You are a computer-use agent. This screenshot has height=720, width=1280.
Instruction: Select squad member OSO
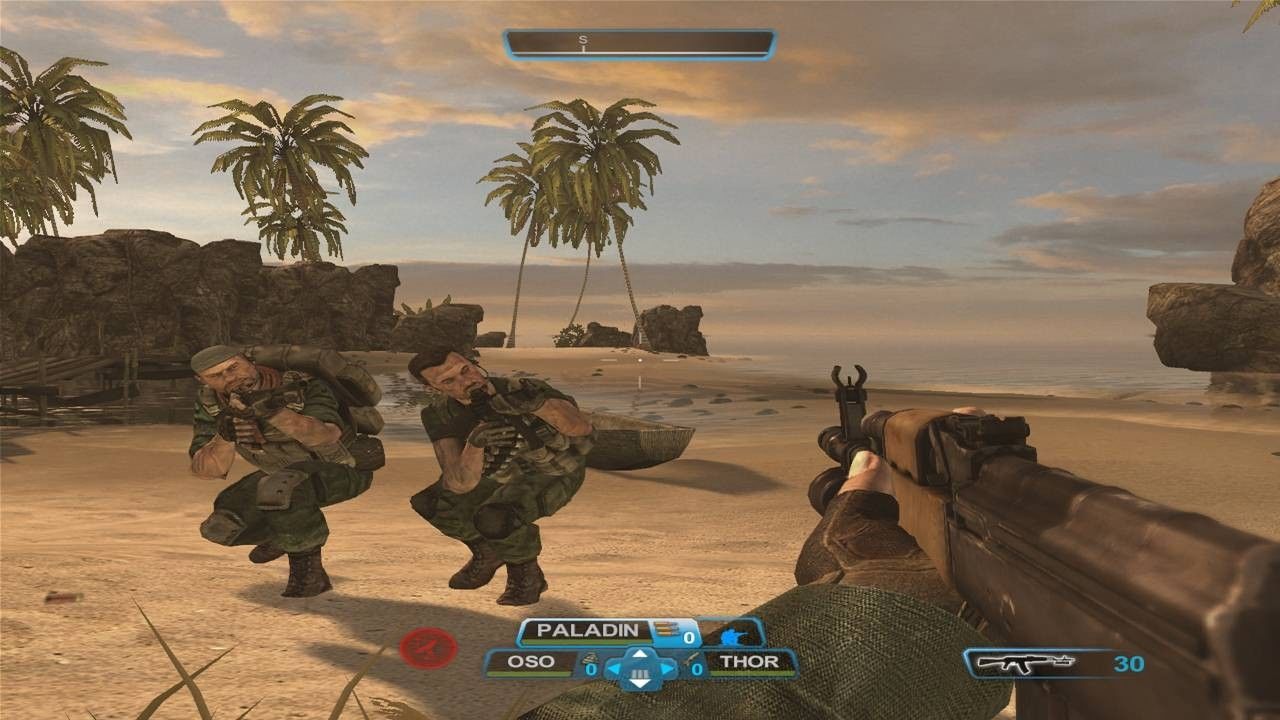(x=531, y=662)
